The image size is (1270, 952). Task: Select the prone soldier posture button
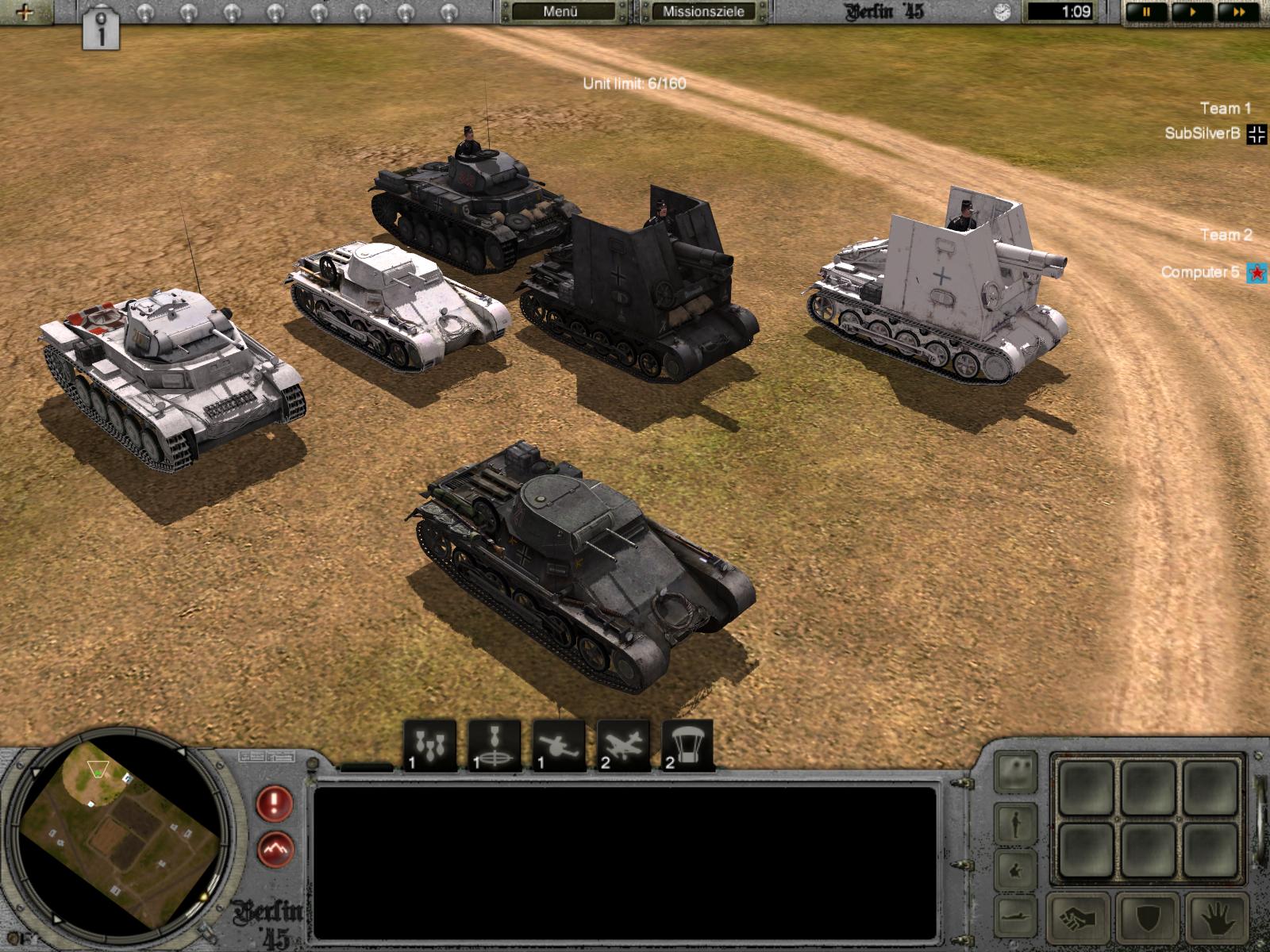point(1017,914)
